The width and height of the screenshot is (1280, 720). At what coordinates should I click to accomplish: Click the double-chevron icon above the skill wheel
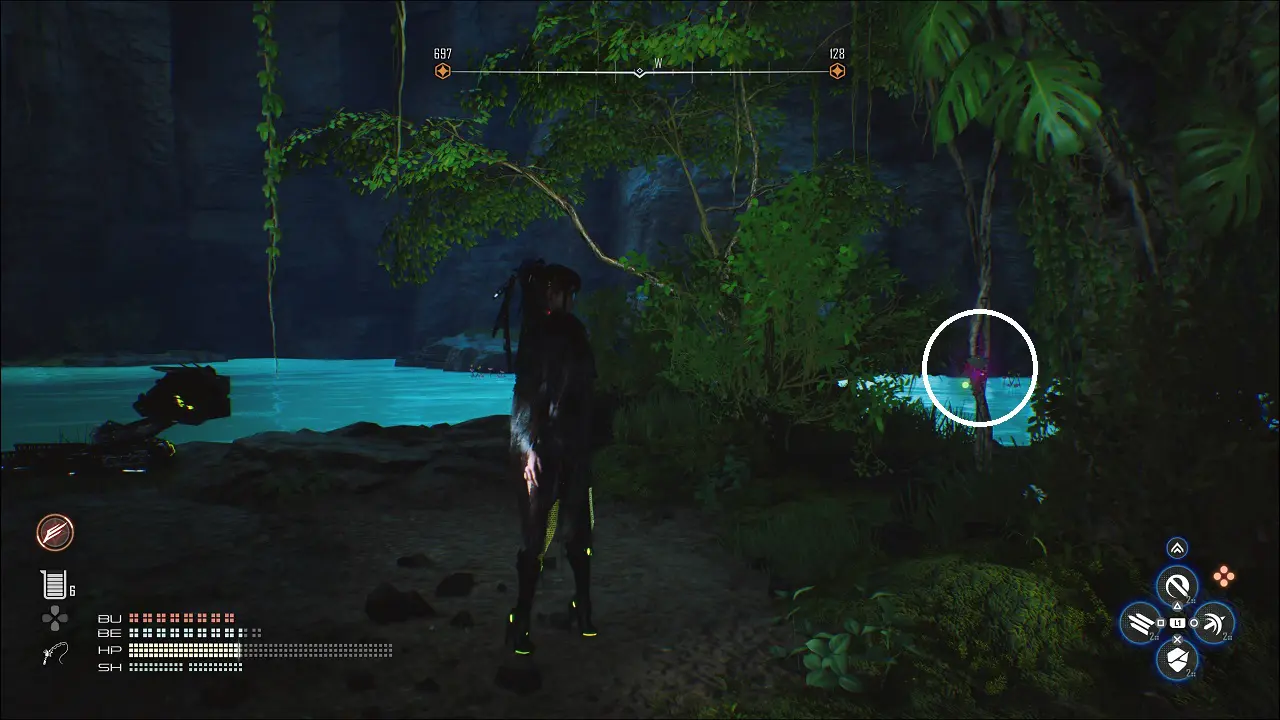tap(1177, 548)
